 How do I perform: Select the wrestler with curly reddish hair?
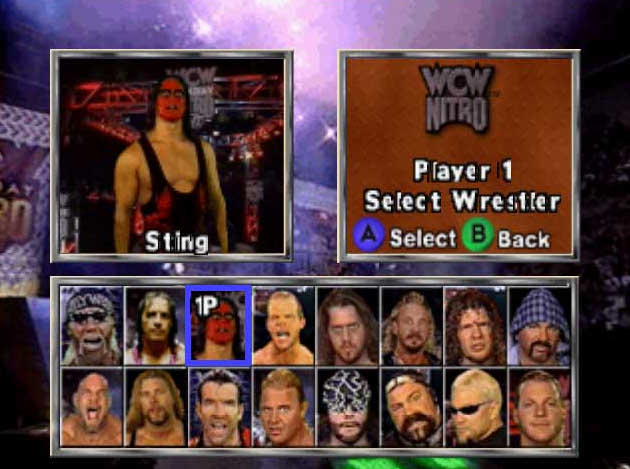(x=475, y=326)
